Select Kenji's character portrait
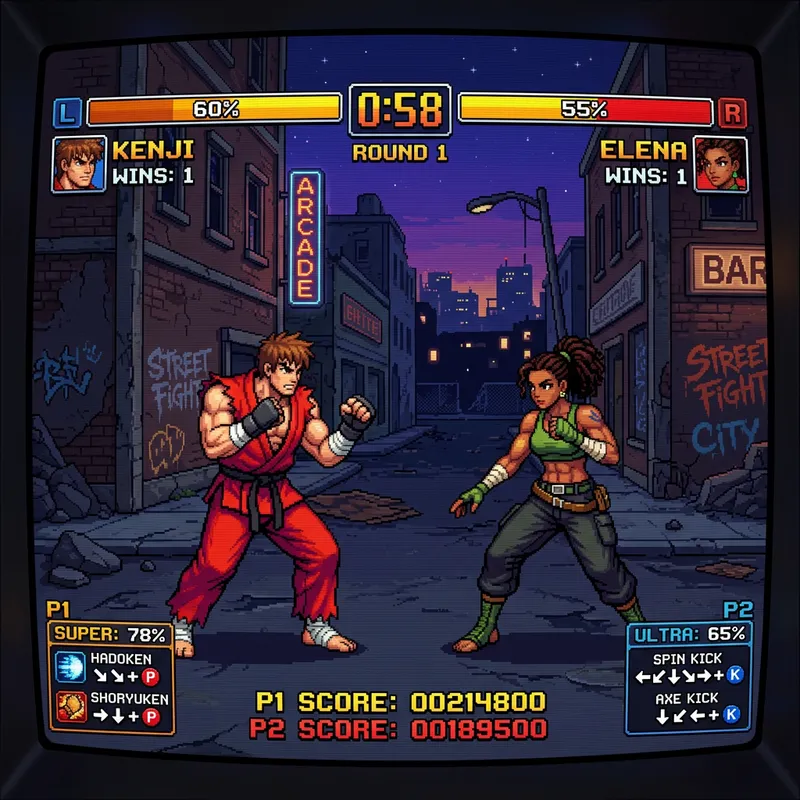The width and height of the screenshot is (800, 800). tap(78, 163)
